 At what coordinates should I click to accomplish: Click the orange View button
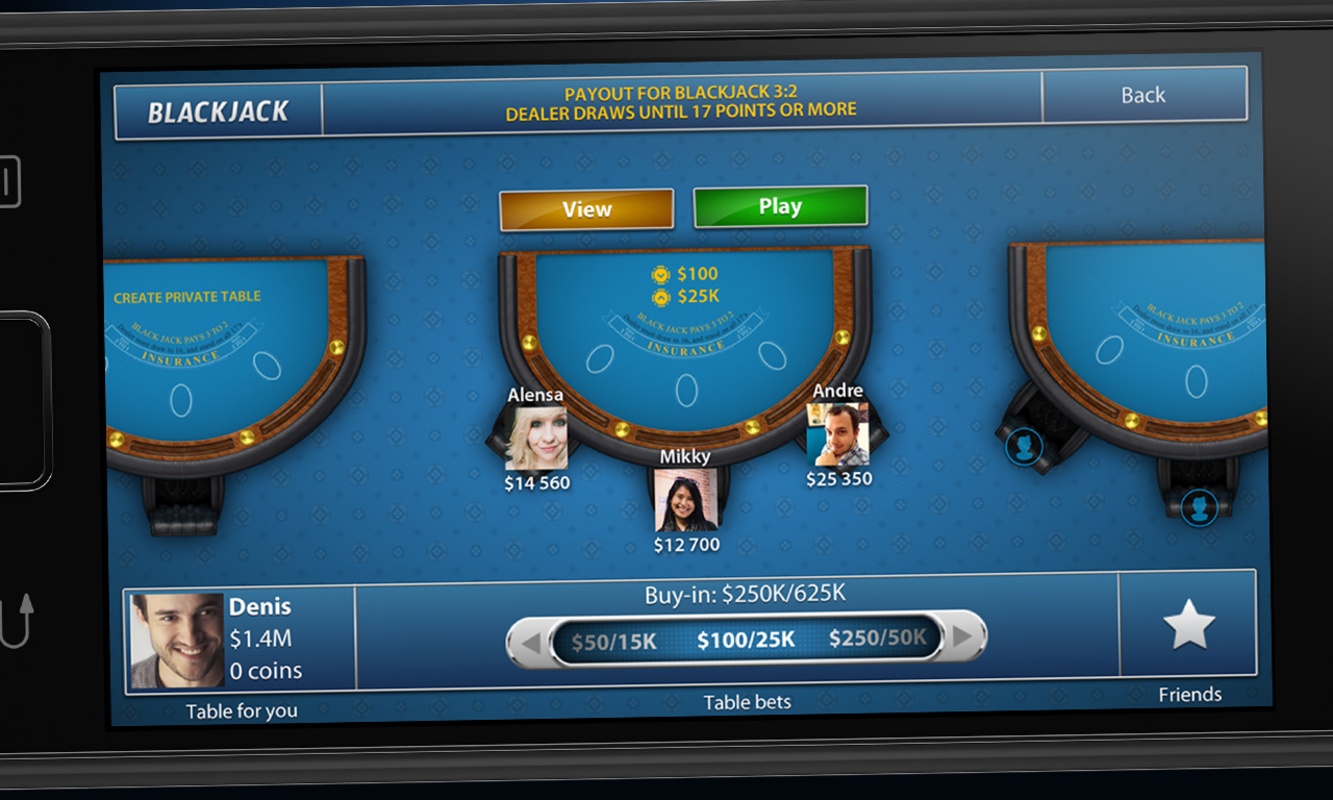586,209
